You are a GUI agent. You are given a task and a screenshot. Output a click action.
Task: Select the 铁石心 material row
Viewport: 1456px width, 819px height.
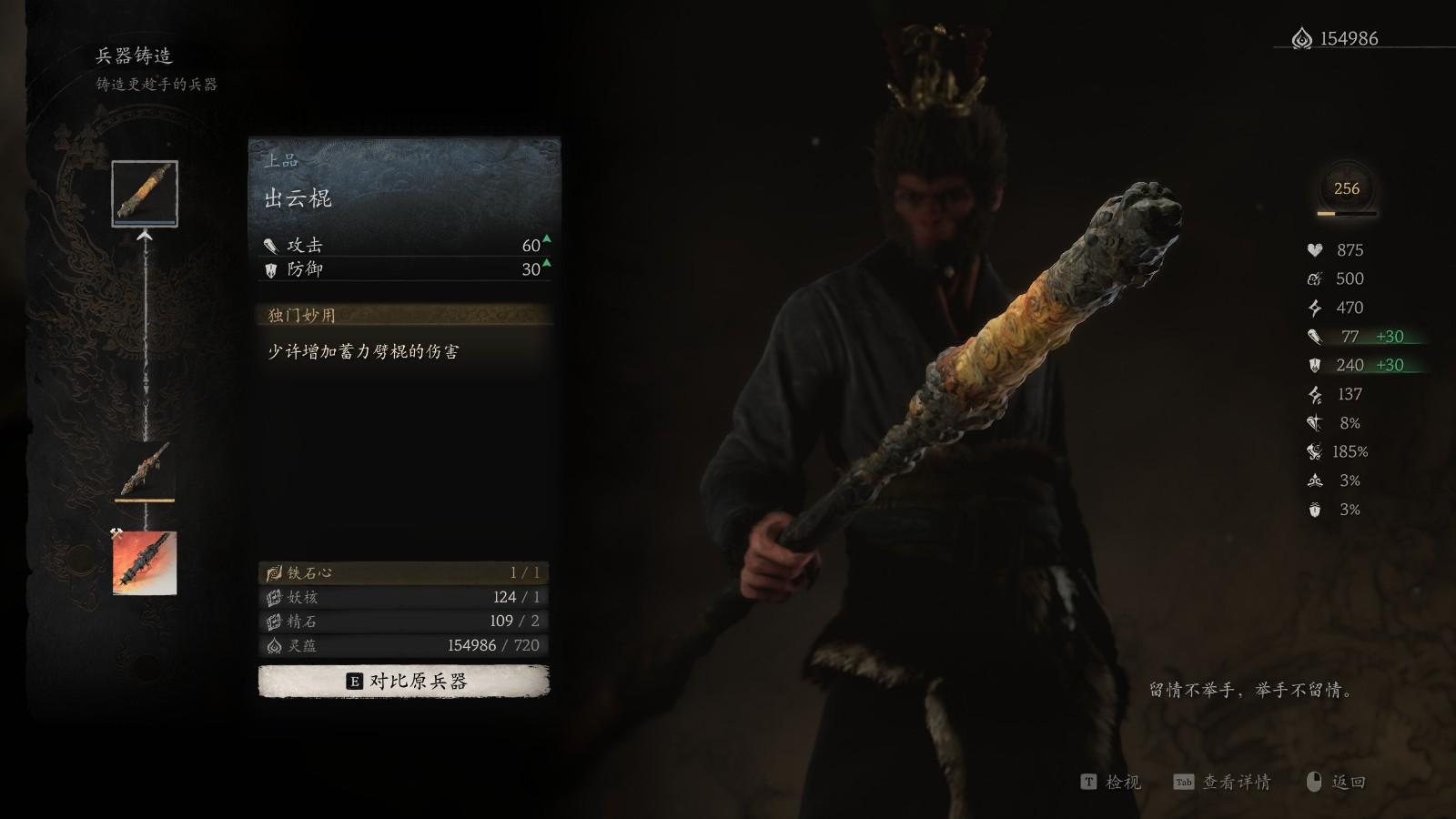[404, 572]
